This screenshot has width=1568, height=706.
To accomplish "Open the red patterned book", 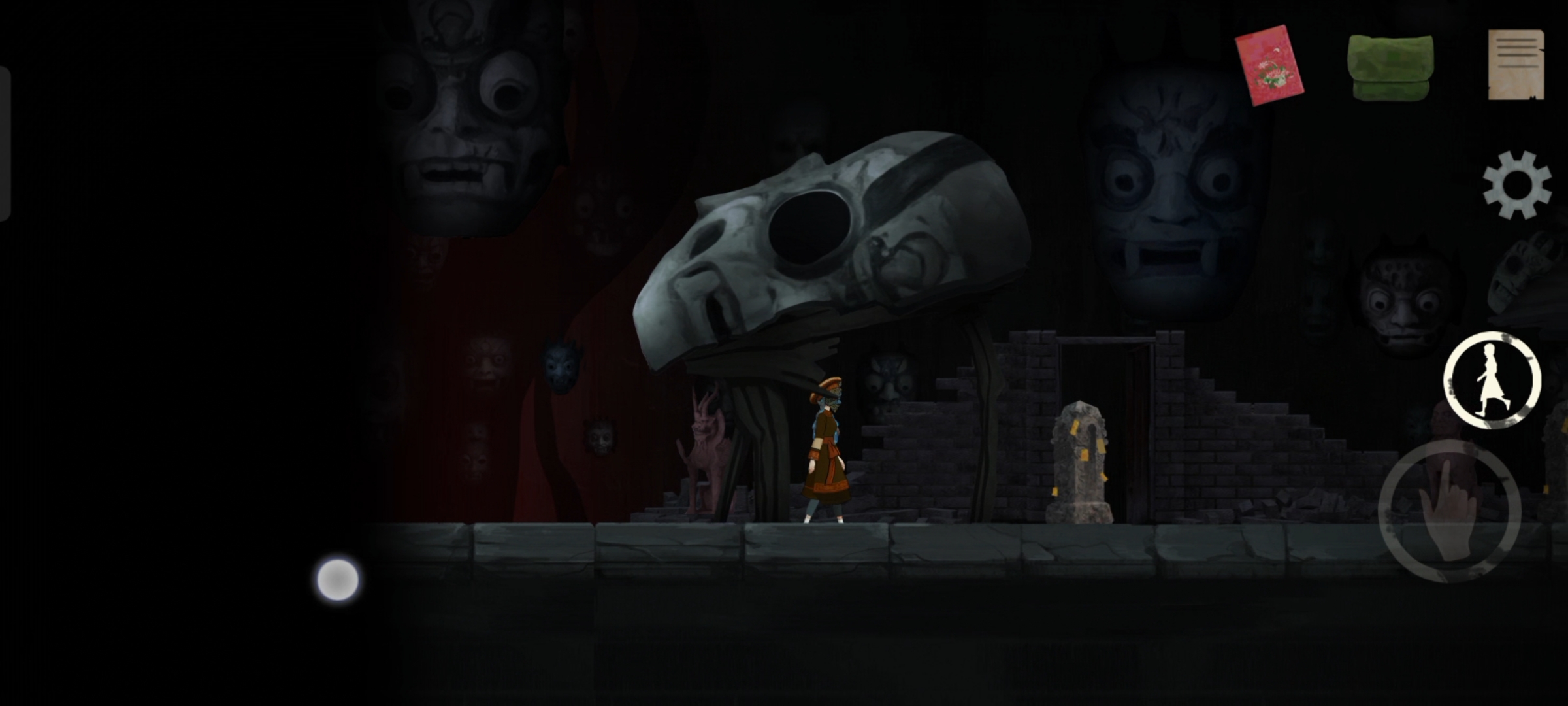I will click(x=1269, y=65).
